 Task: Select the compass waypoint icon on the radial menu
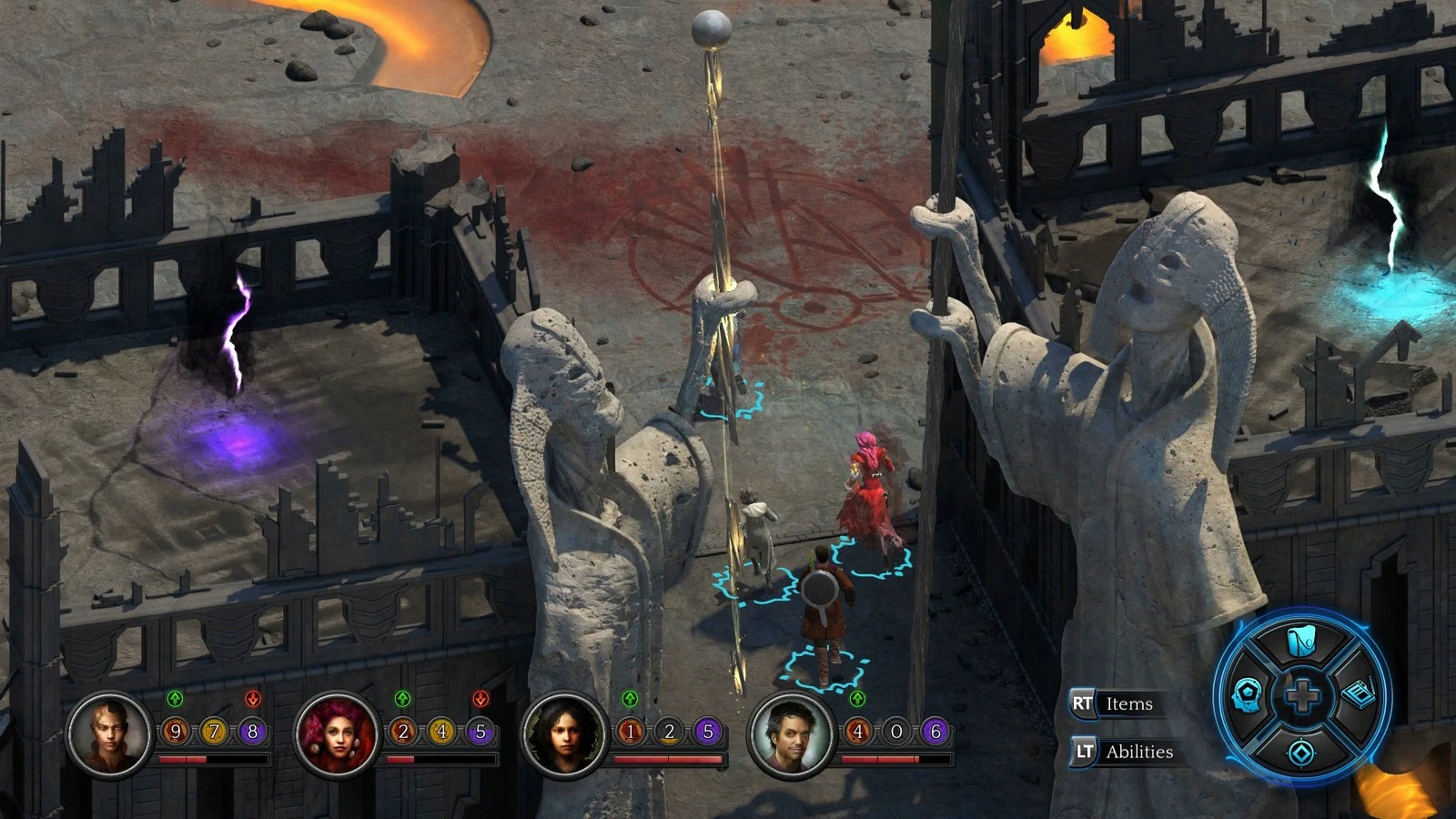[1301, 753]
